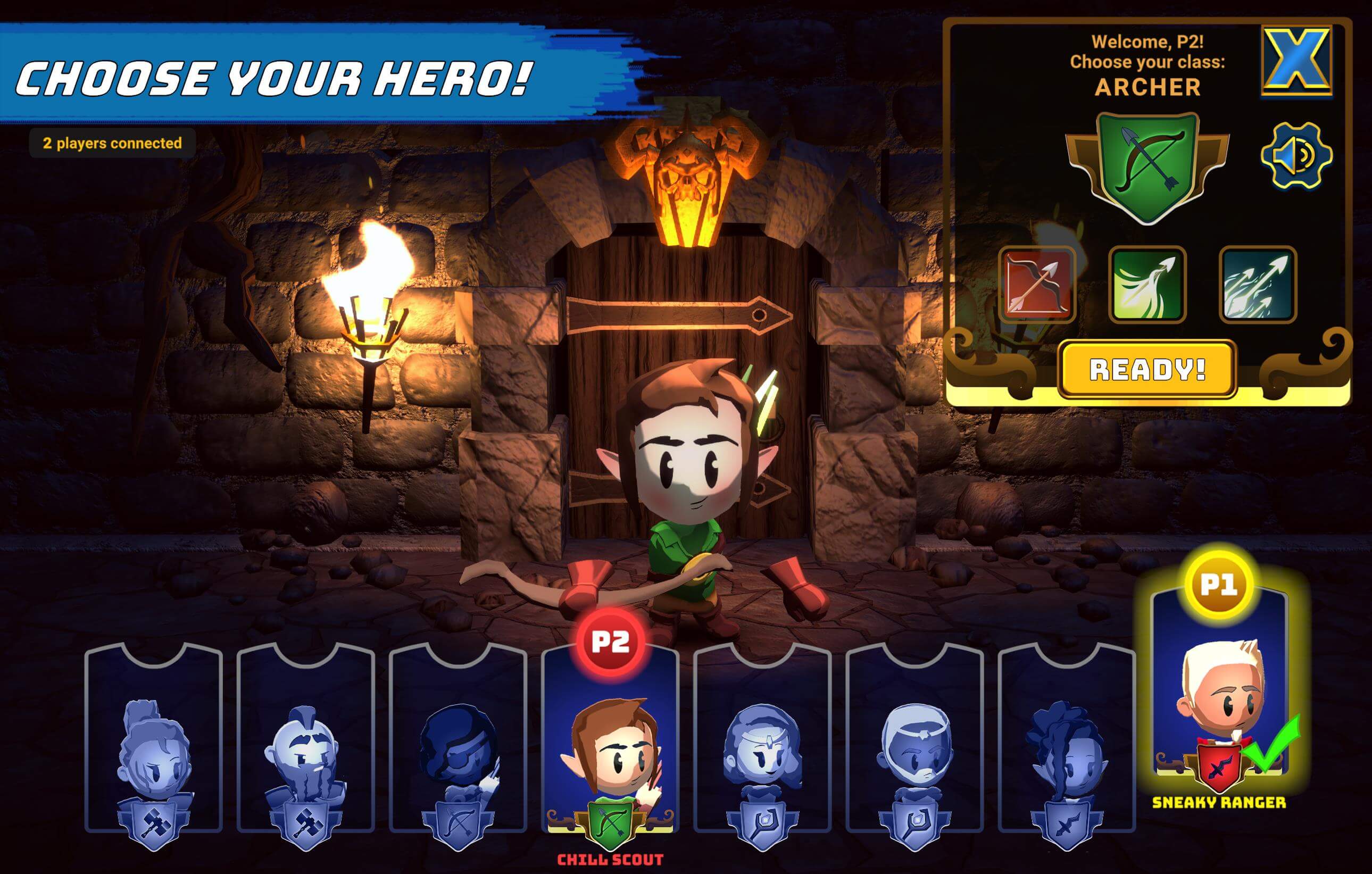1372x874 pixels.
Task: Open the sound settings gear
Action: click(1295, 155)
